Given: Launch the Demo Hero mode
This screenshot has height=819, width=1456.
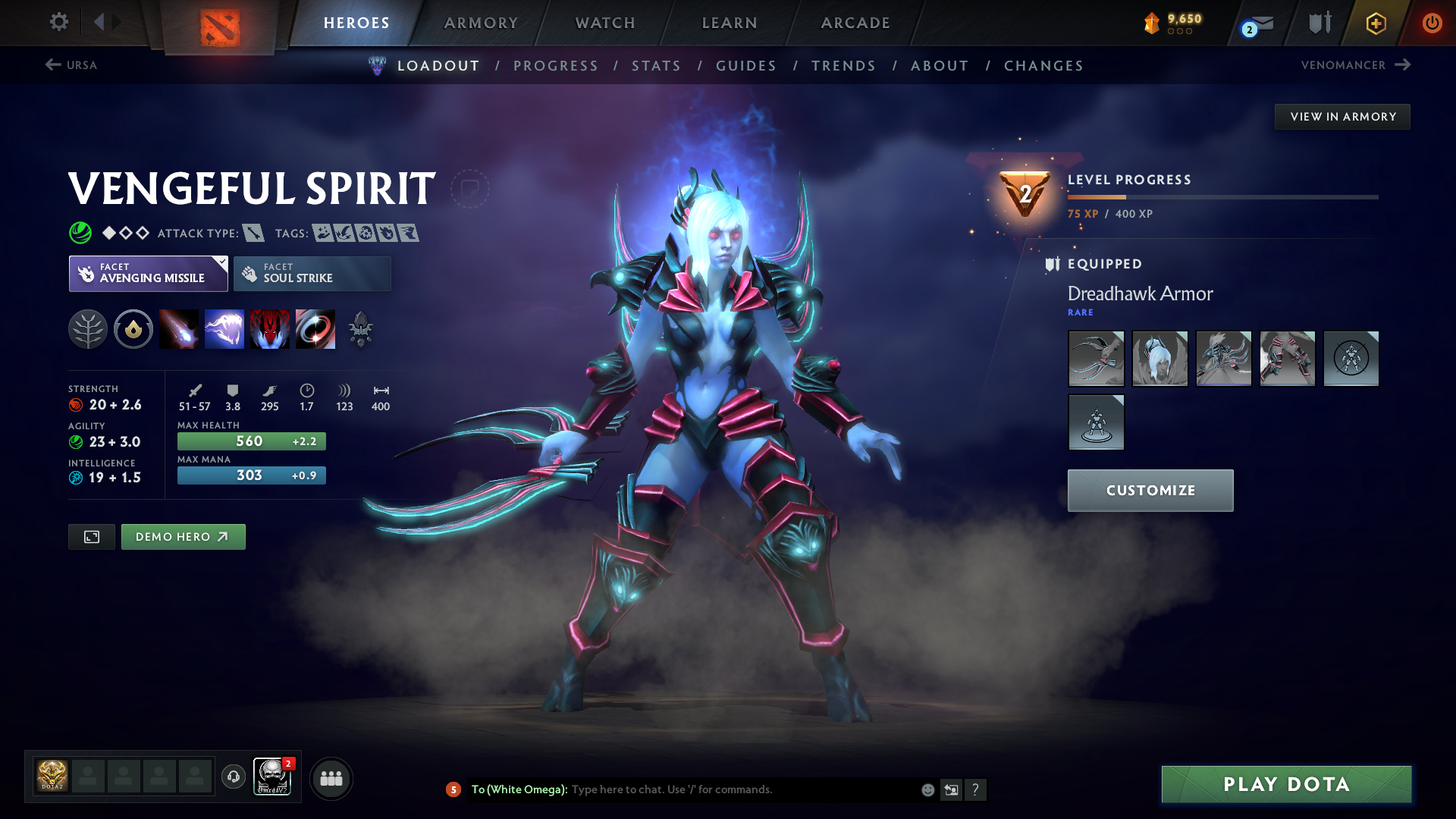Looking at the screenshot, I should click(183, 537).
